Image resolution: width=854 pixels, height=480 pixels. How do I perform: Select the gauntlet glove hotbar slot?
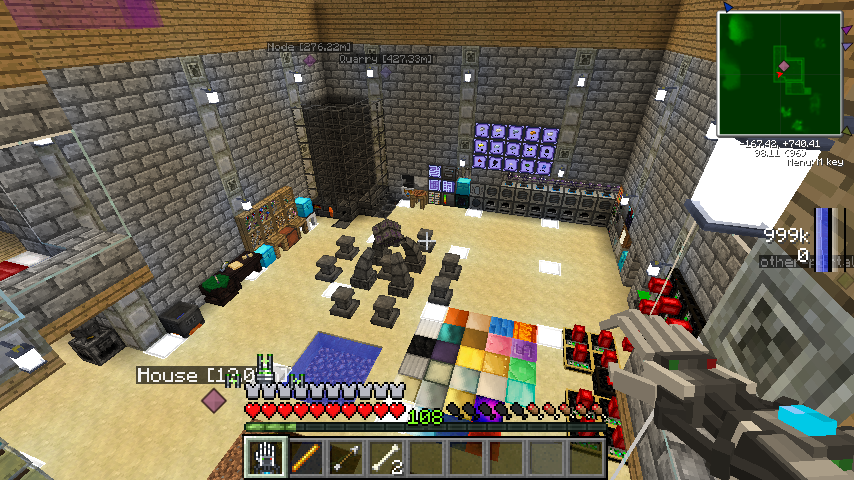pos(265,458)
